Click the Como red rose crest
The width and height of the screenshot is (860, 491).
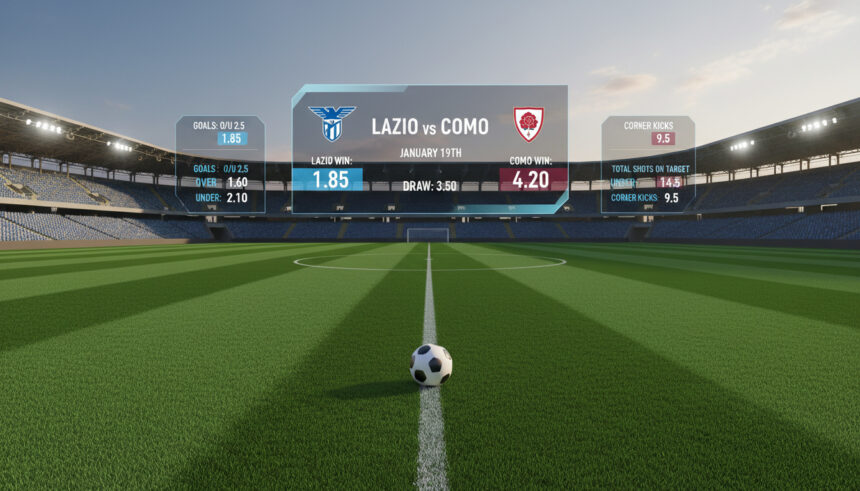coord(528,124)
